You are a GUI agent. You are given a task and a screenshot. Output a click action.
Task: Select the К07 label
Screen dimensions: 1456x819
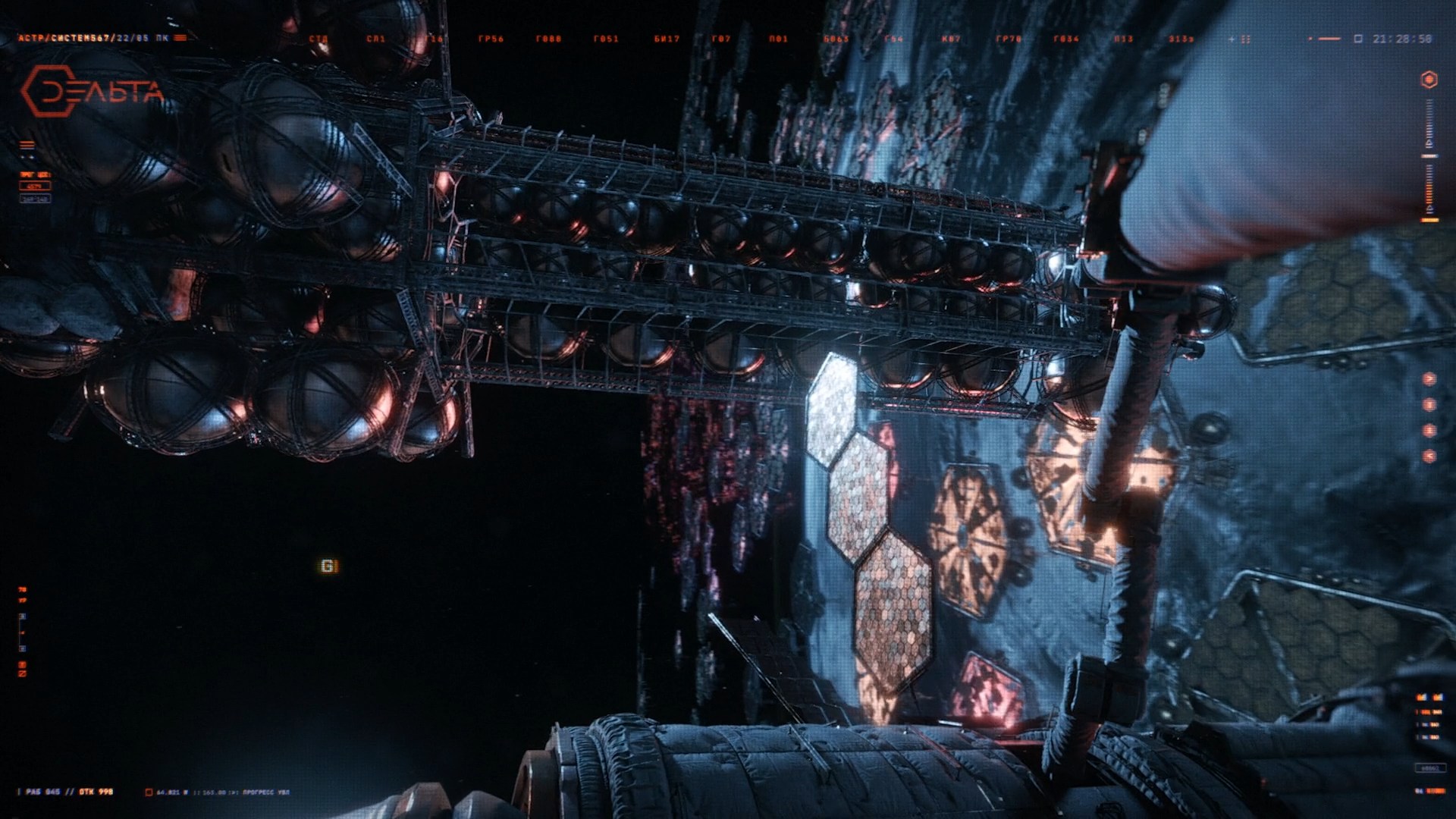[951, 39]
